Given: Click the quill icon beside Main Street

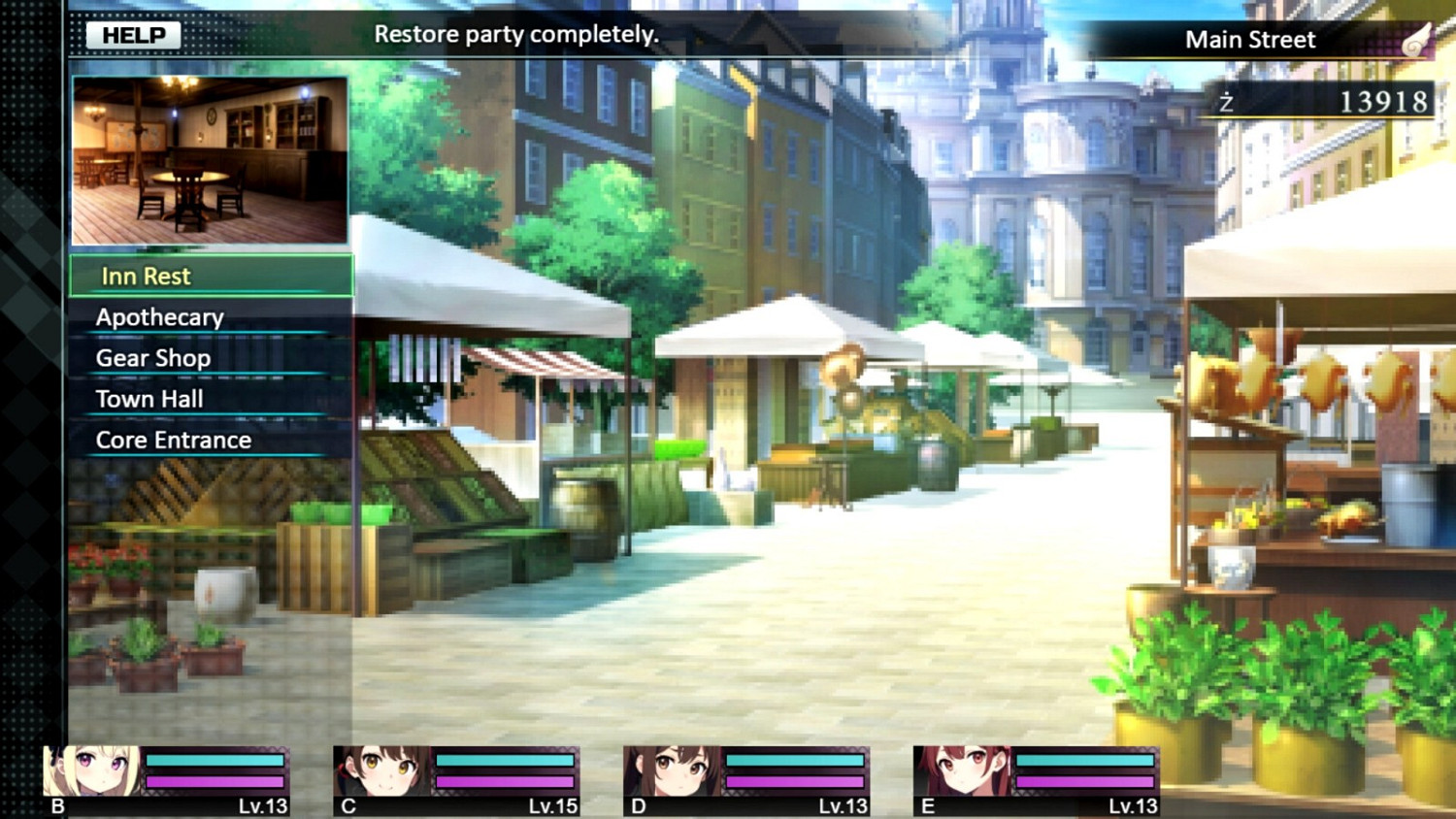Looking at the screenshot, I should tap(1416, 38).
